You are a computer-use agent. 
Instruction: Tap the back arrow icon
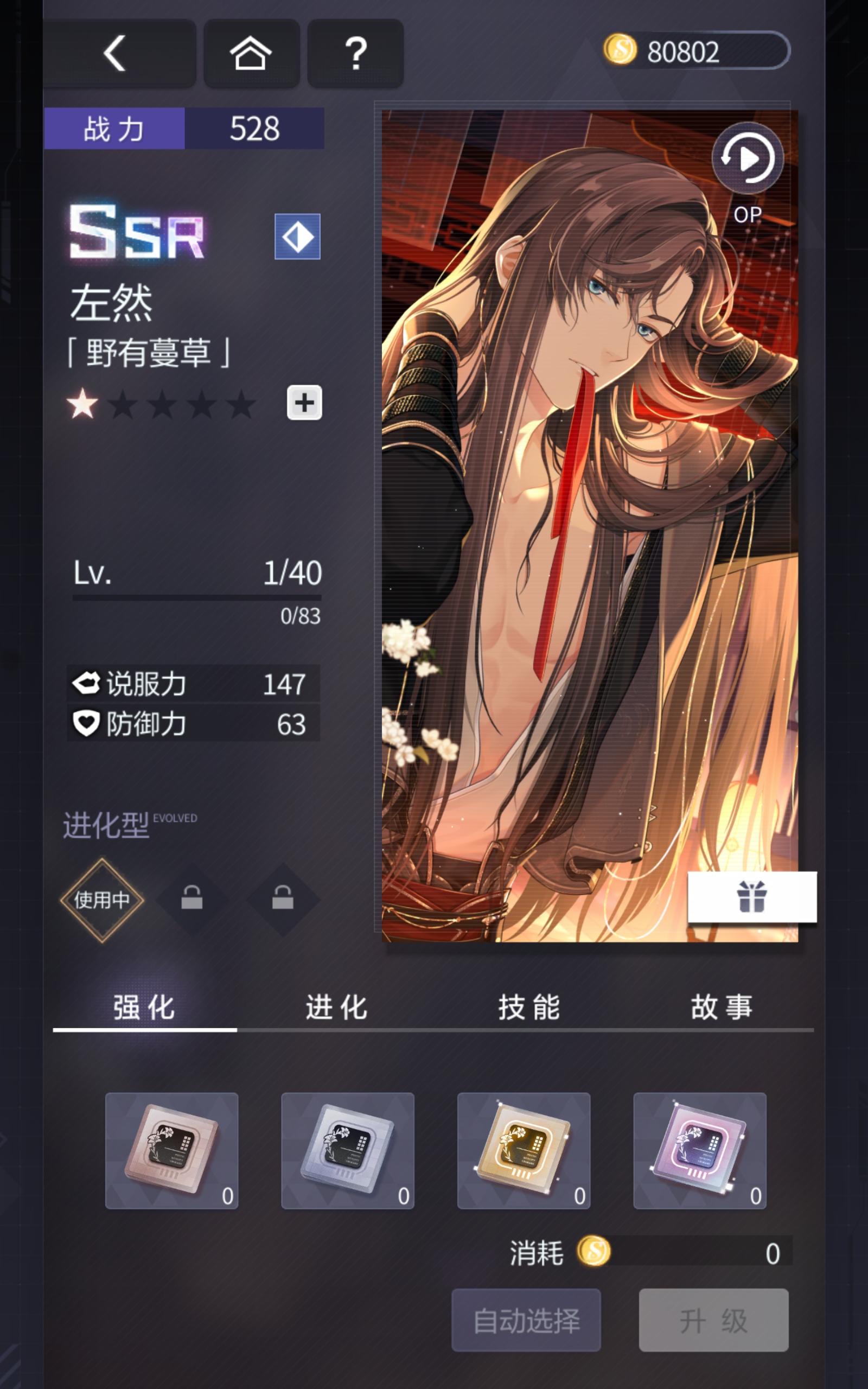click(117, 53)
